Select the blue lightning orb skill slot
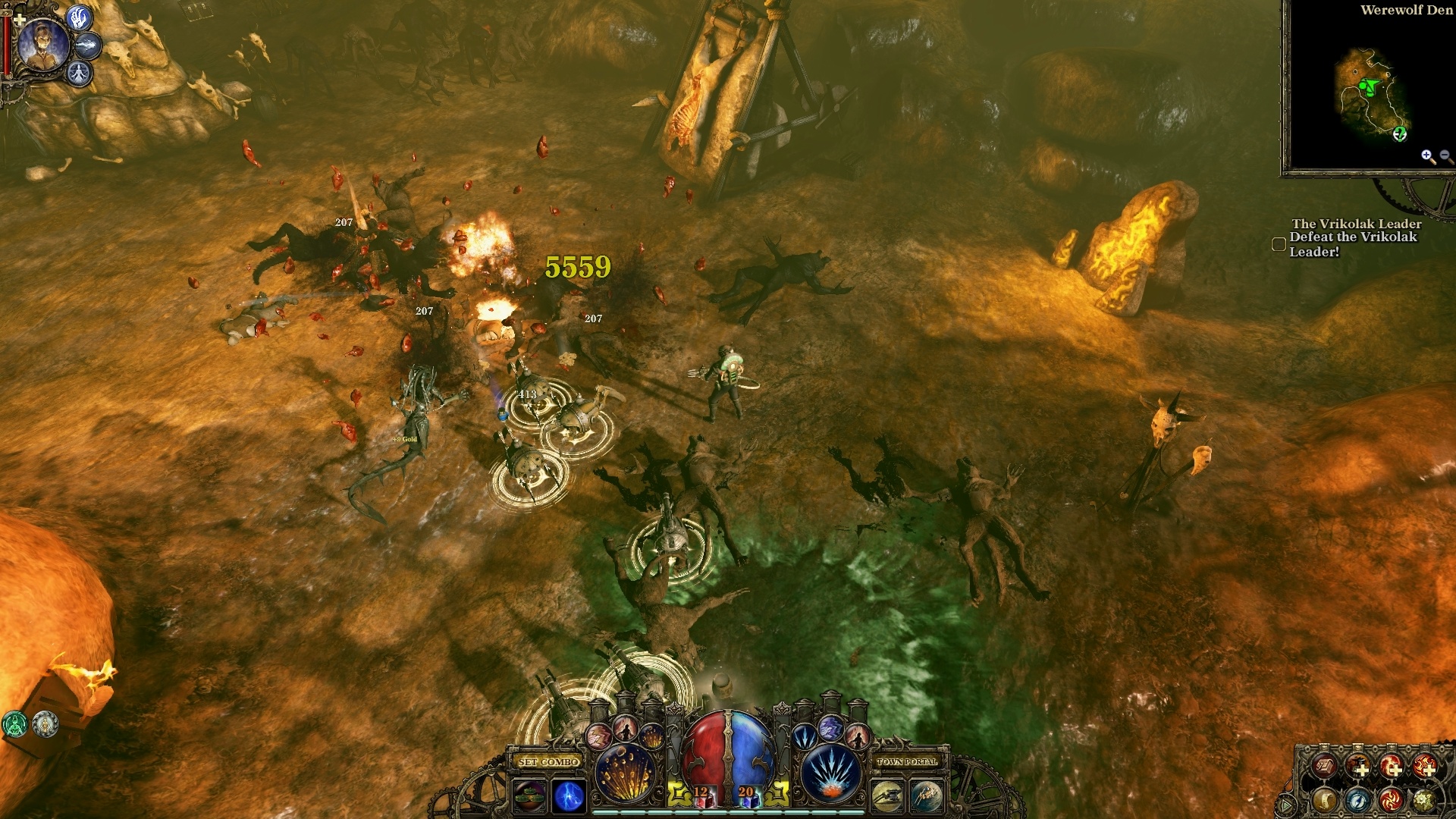The width and height of the screenshot is (1456, 819). coord(570,796)
